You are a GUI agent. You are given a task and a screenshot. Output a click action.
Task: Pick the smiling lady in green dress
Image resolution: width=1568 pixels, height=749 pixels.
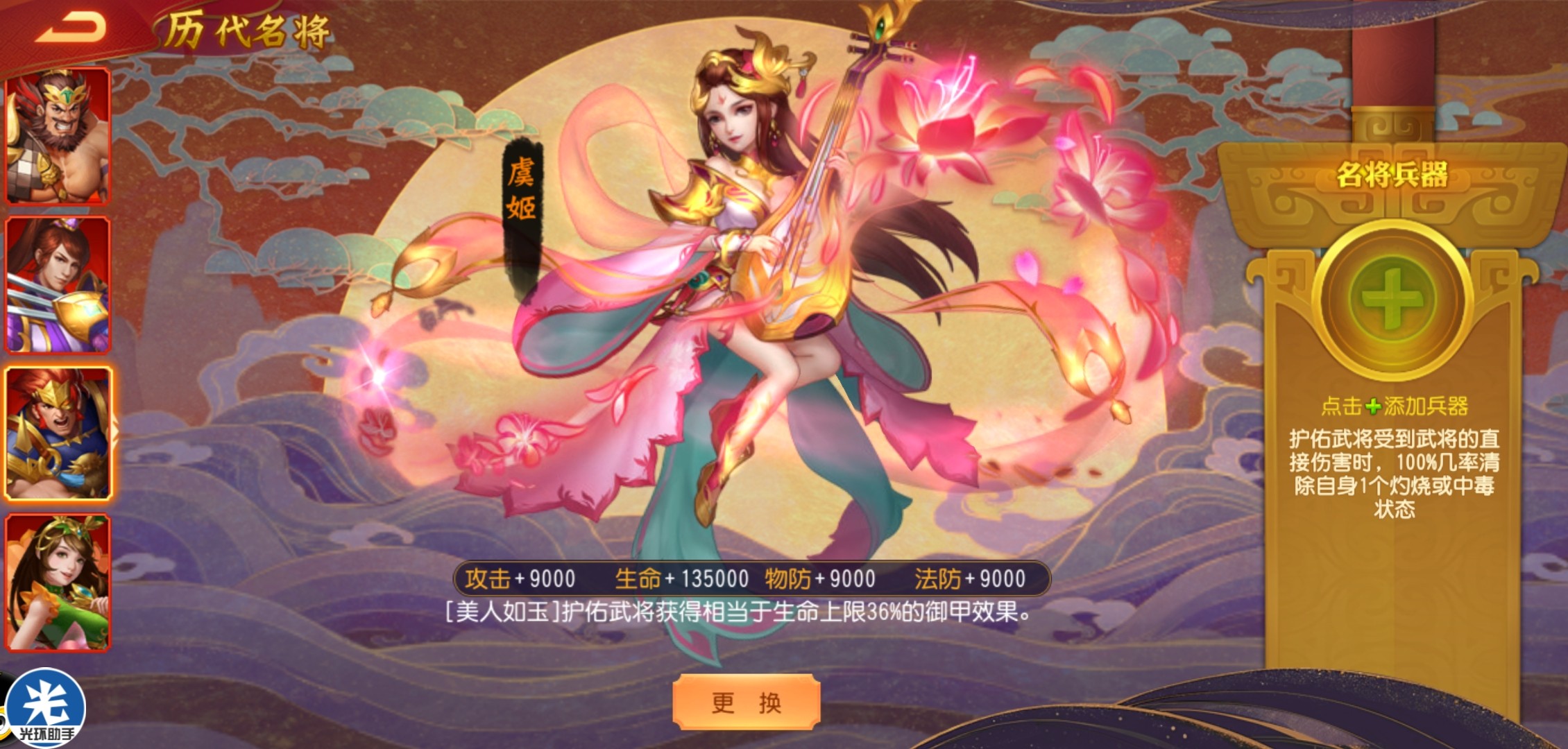point(58,582)
